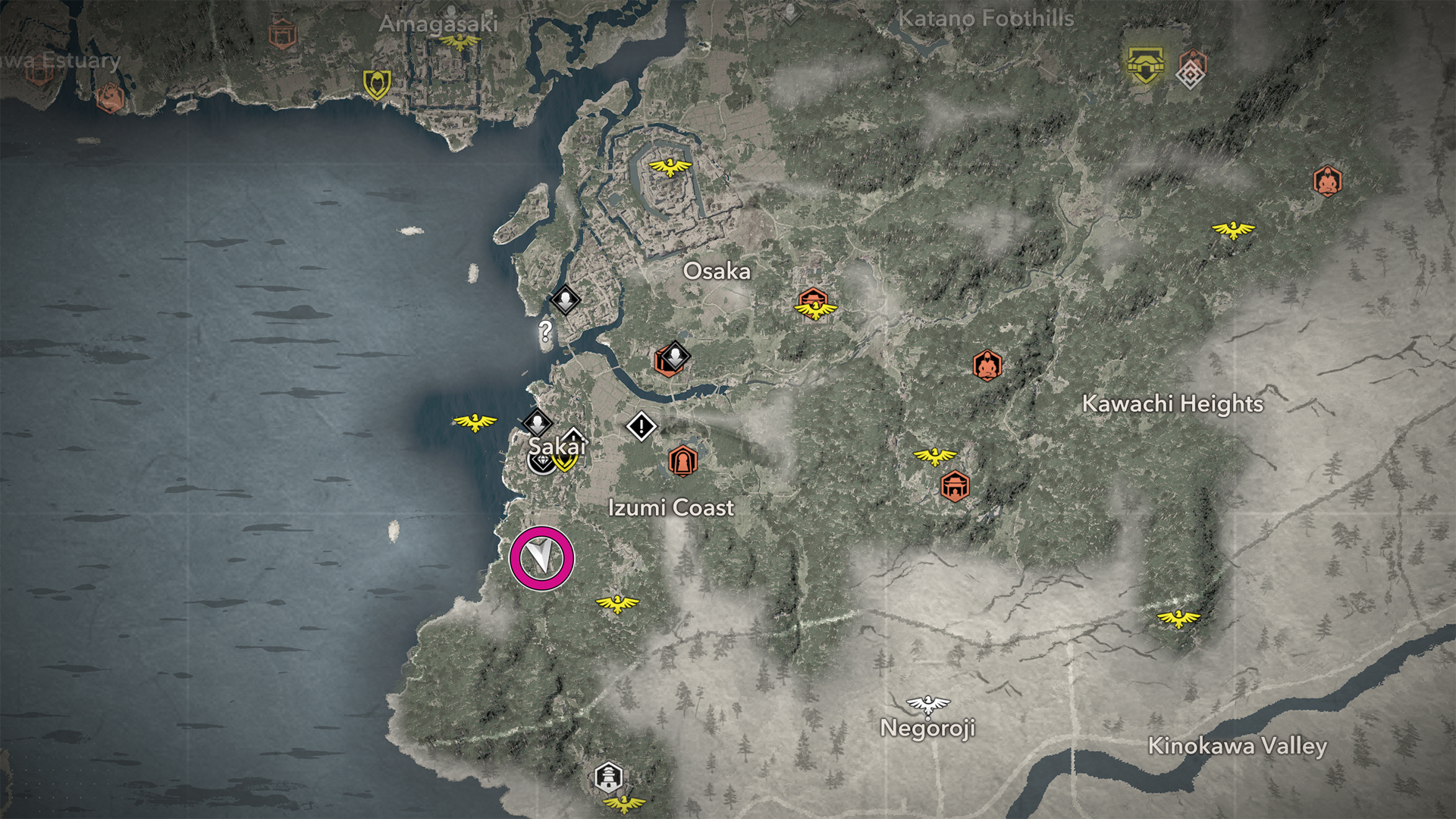Select the white viewpoint eagle above Negoroji
Viewport: 1456px width, 819px height.
tap(927, 704)
